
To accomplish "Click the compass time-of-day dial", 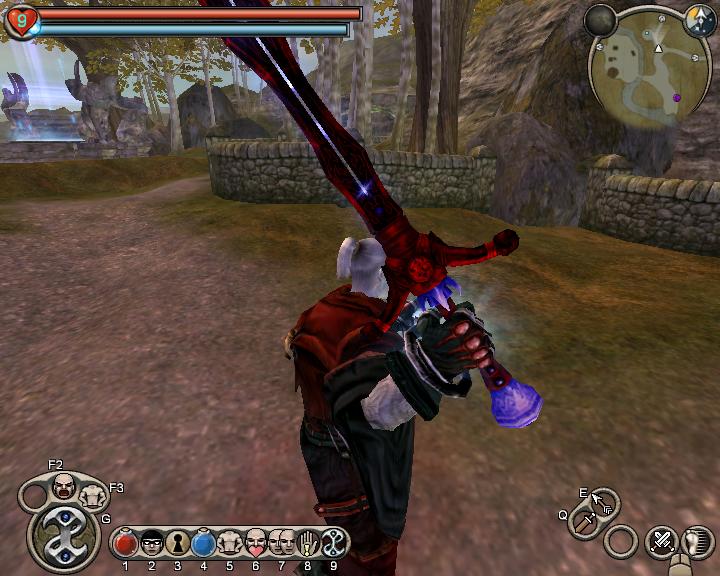I will [x=700, y=19].
